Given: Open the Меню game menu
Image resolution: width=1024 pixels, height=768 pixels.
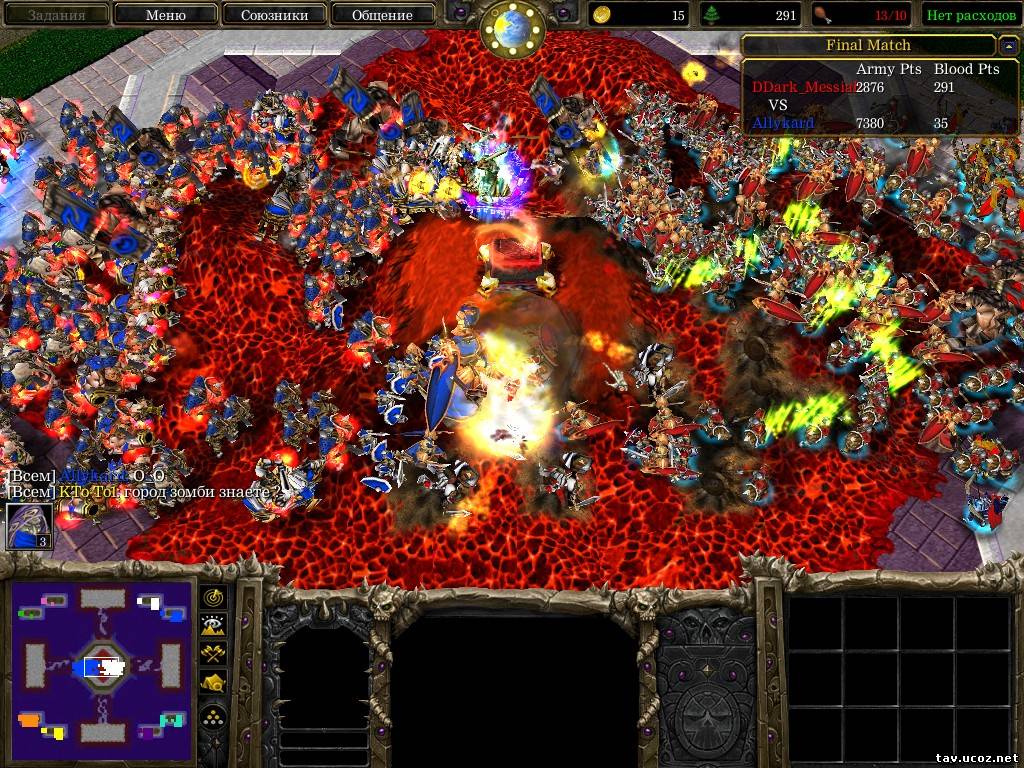Looking at the screenshot, I should [x=165, y=14].
